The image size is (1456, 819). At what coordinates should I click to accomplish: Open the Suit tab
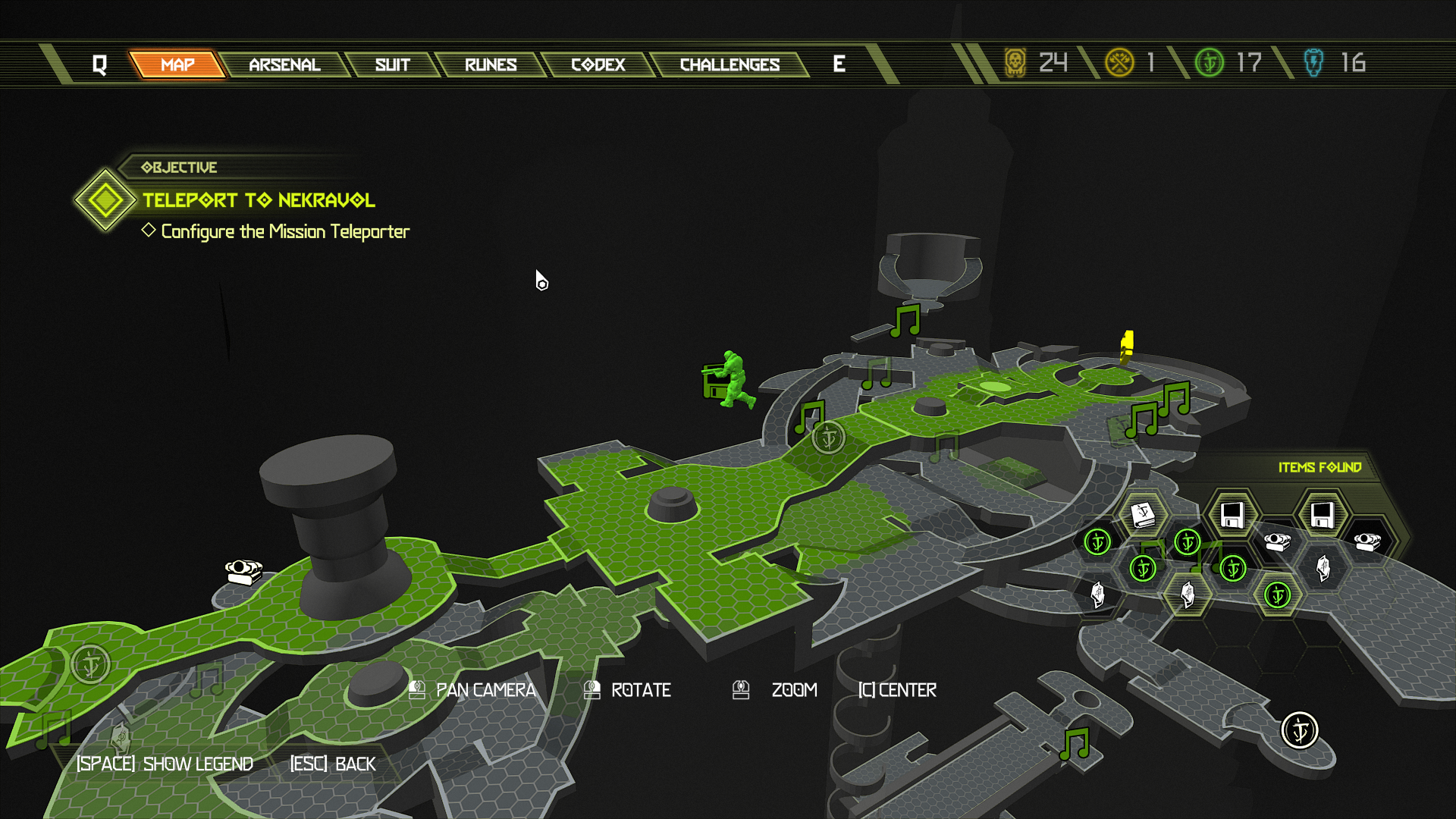[x=392, y=64]
